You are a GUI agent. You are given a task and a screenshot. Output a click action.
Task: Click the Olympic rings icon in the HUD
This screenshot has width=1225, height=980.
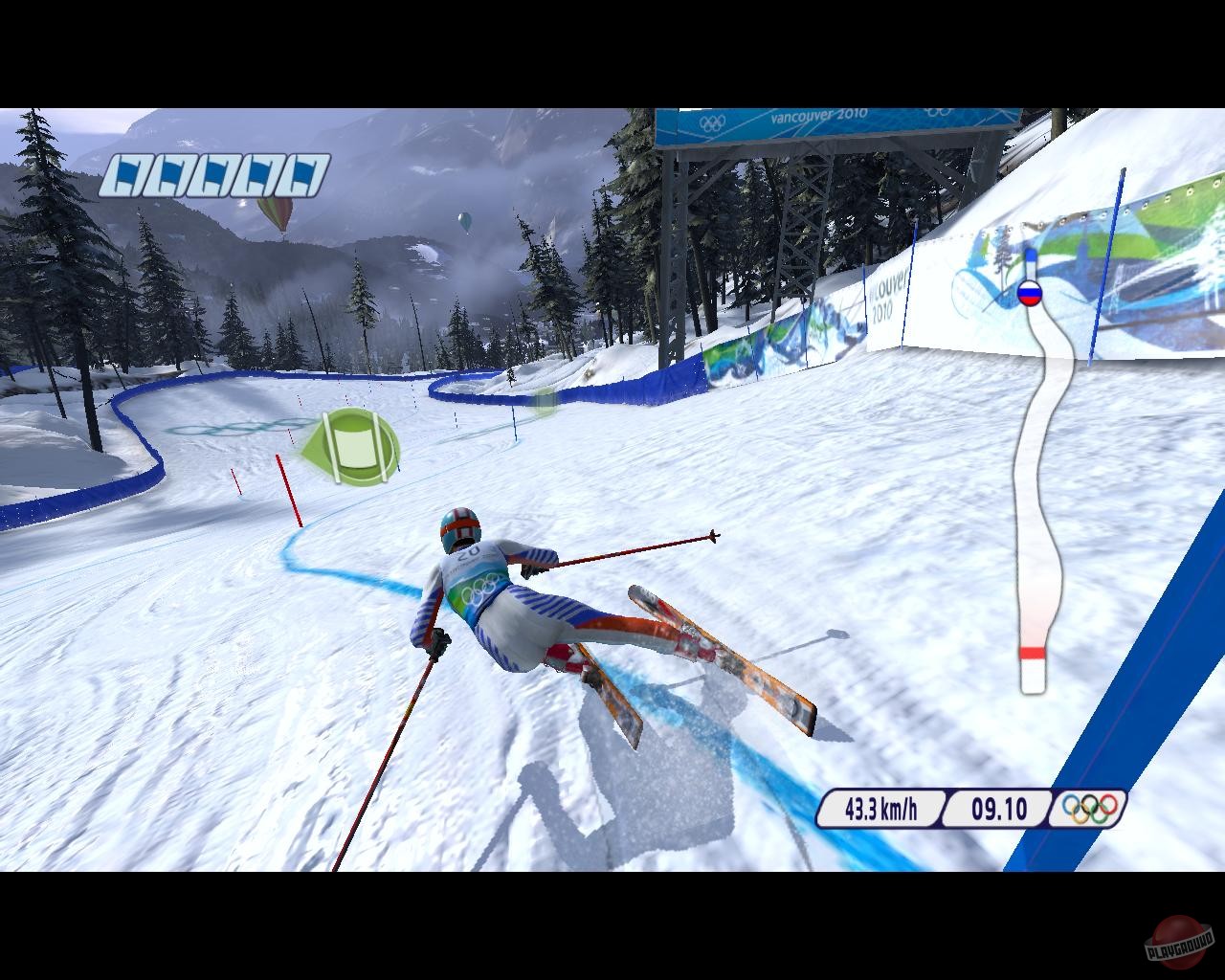tap(1090, 809)
